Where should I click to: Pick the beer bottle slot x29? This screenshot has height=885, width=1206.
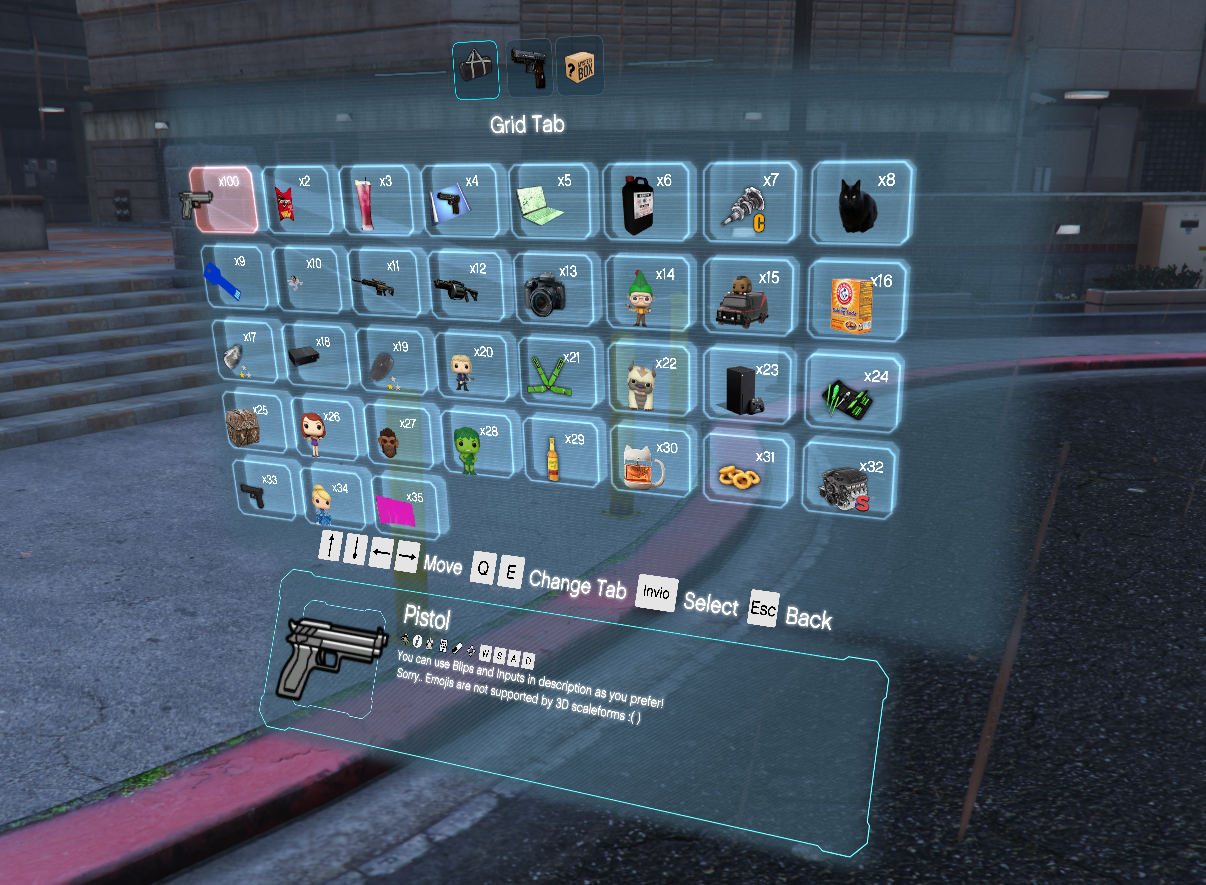[558, 452]
